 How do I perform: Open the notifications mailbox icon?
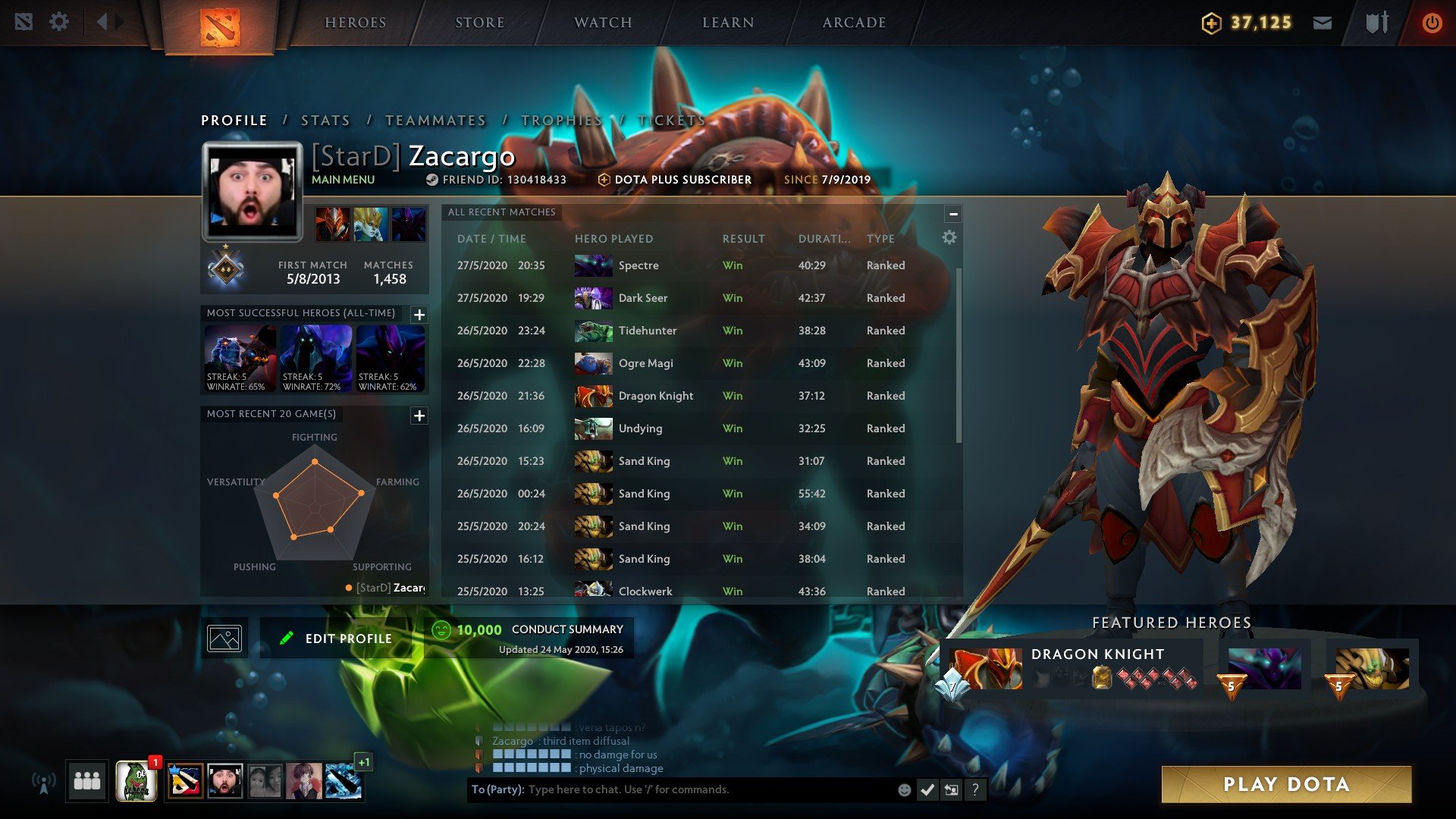click(x=1323, y=23)
